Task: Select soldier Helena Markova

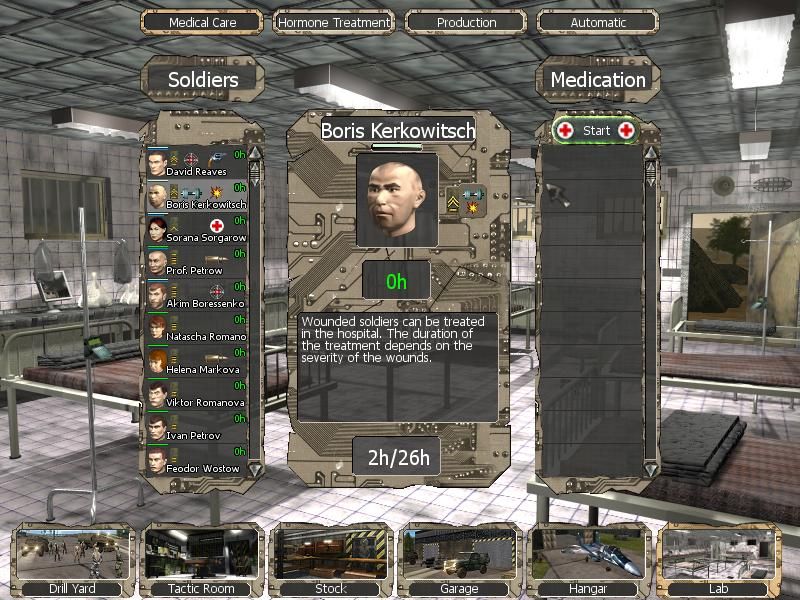Action: click(196, 360)
